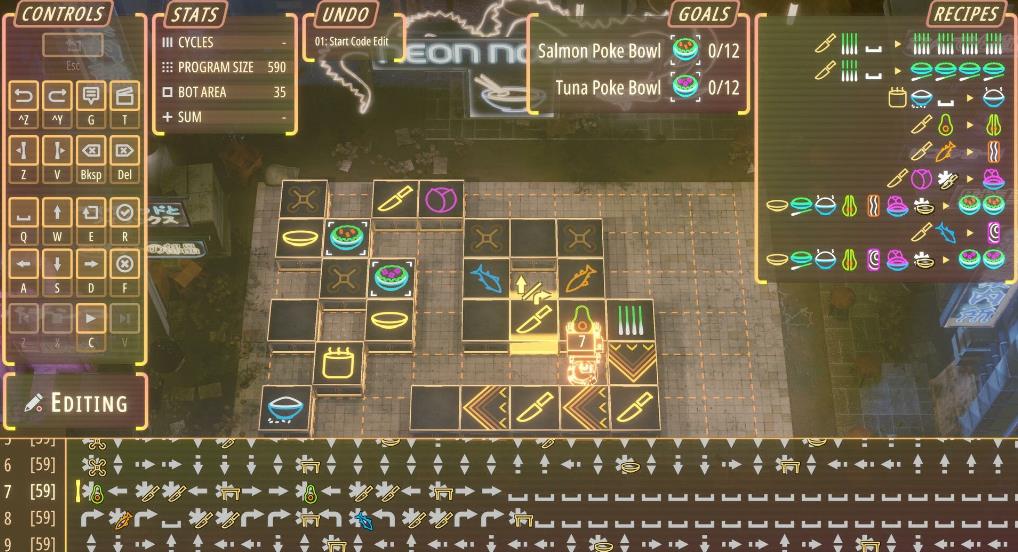This screenshot has height=552, width=1018.
Task: Select the Editing mode button
Action: (x=76, y=402)
